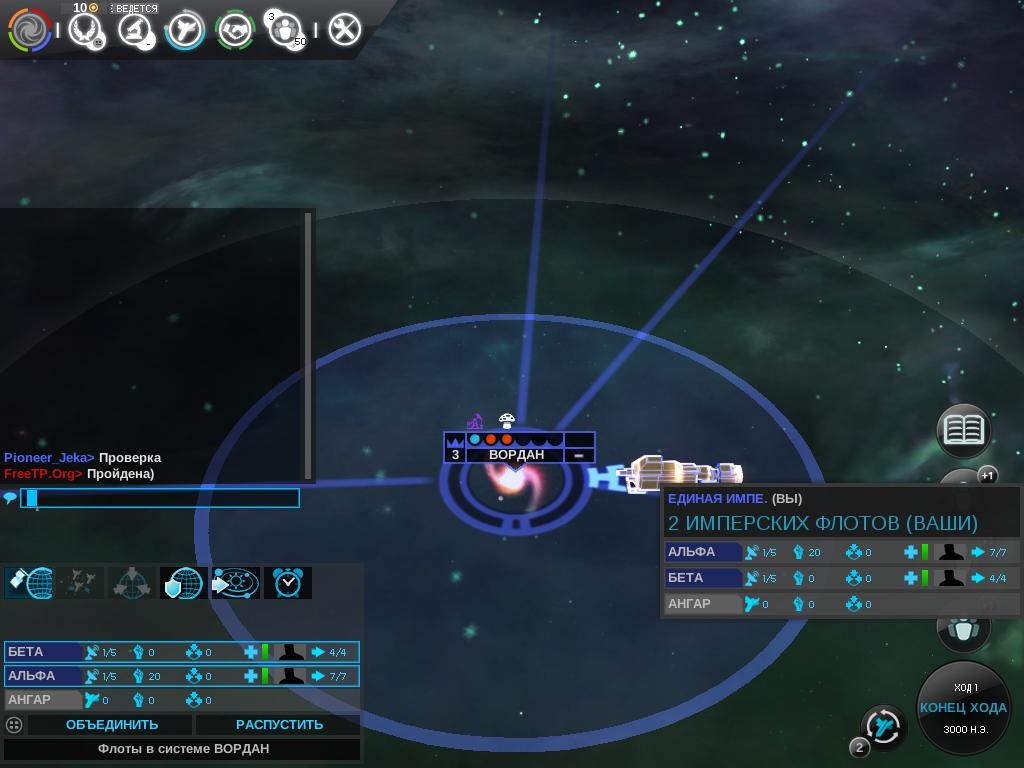The width and height of the screenshot is (1024, 768).
Task: Activate the satellite and globe fleet action
Action: [x=29, y=583]
